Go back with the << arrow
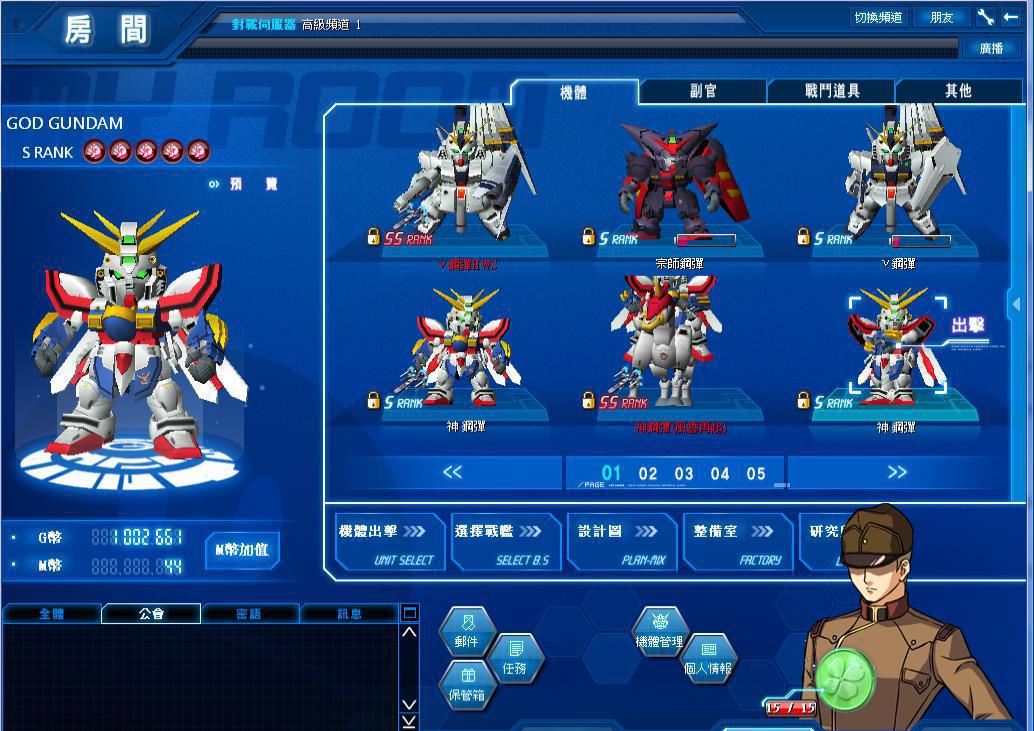Screen dimensions: 1034x731 point(452,473)
